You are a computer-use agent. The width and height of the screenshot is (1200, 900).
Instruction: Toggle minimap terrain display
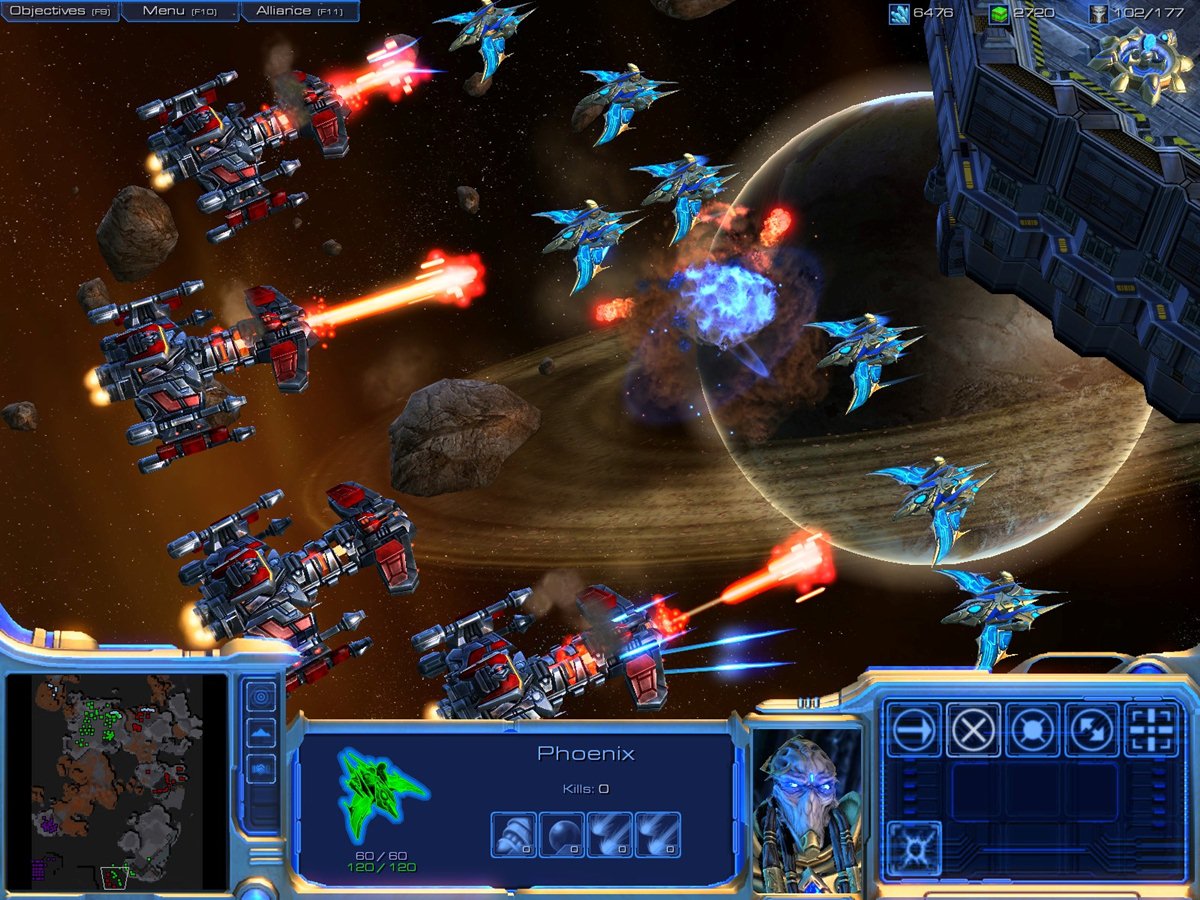[262, 732]
